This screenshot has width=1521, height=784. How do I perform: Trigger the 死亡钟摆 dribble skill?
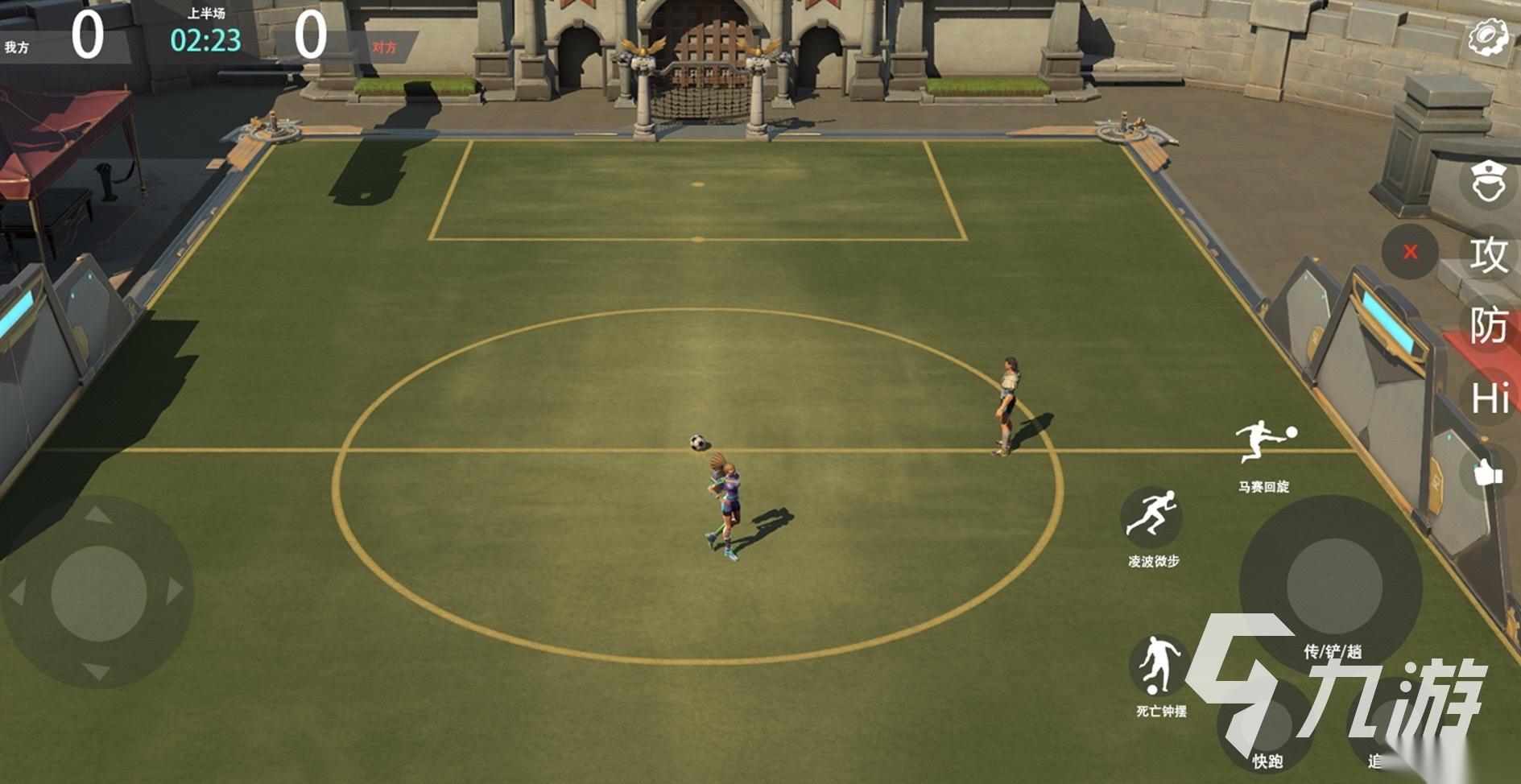[1159, 667]
